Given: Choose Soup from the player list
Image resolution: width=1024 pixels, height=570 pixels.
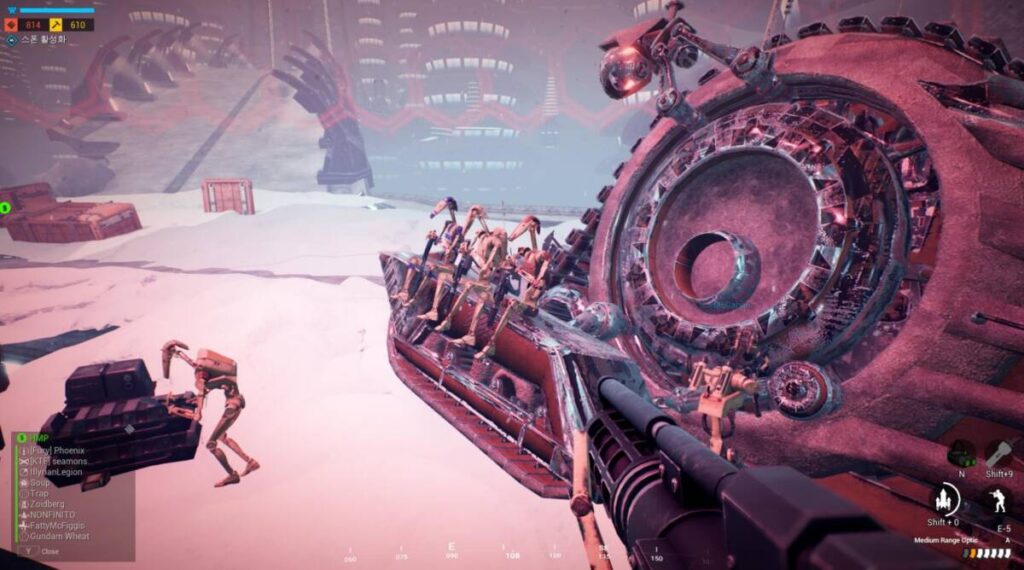Looking at the screenshot, I should [40, 483].
